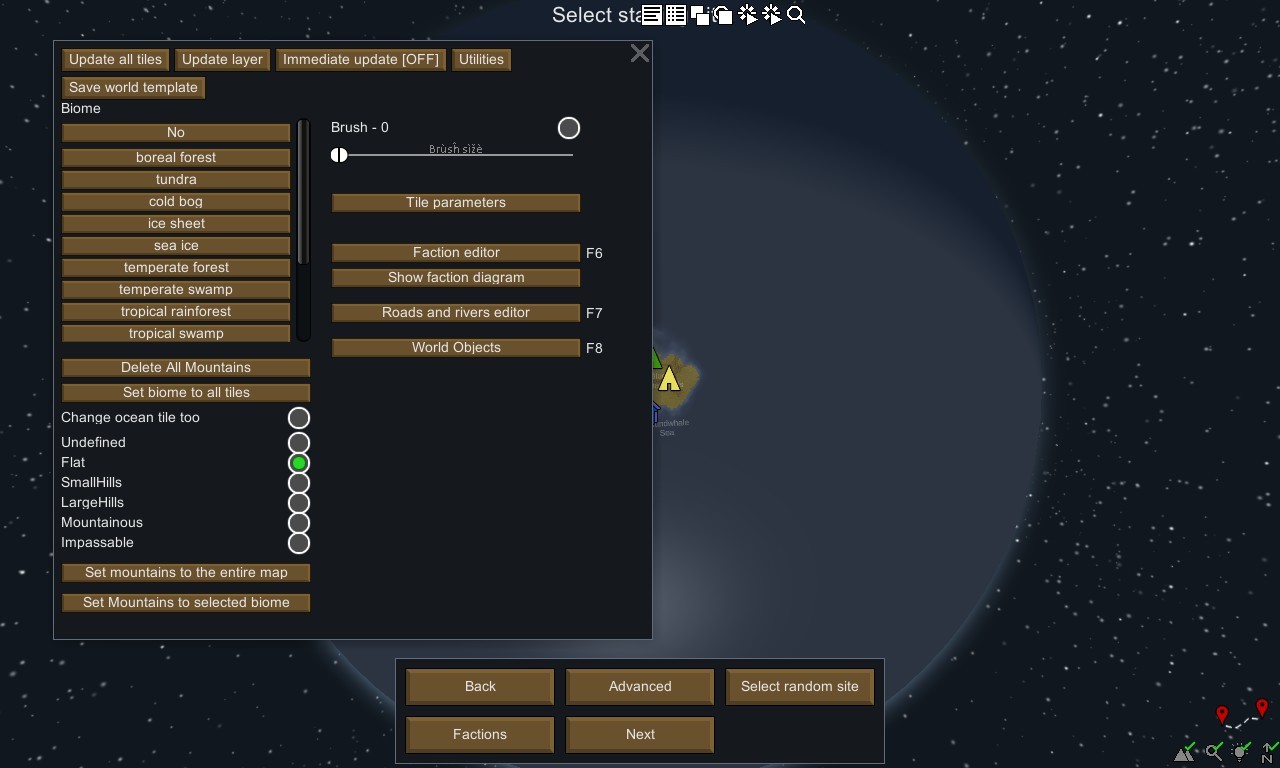Open the Utilities menu
1280x768 pixels.
[x=481, y=60]
